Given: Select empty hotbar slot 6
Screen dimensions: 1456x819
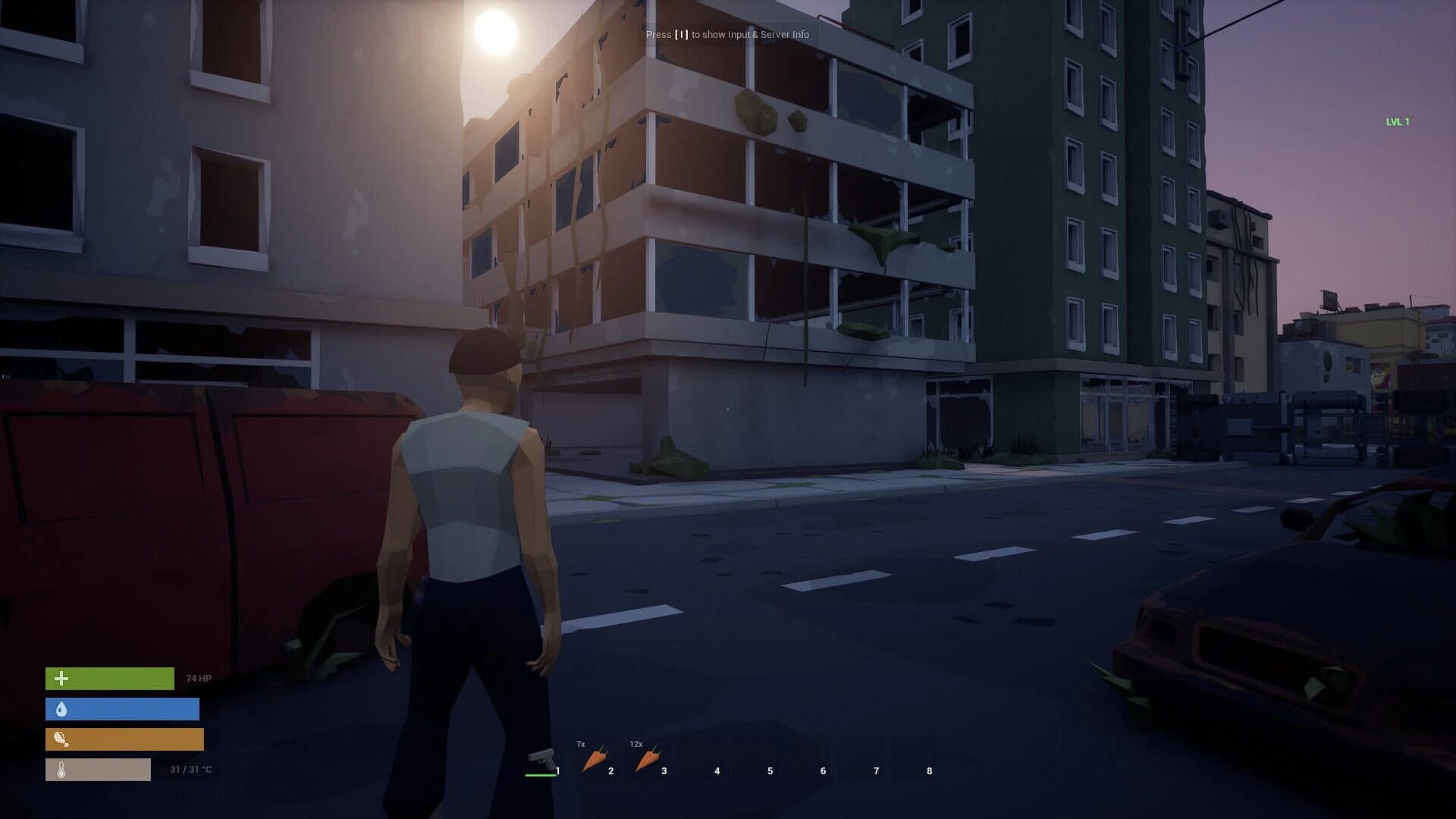Looking at the screenshot, I should 822,770.
